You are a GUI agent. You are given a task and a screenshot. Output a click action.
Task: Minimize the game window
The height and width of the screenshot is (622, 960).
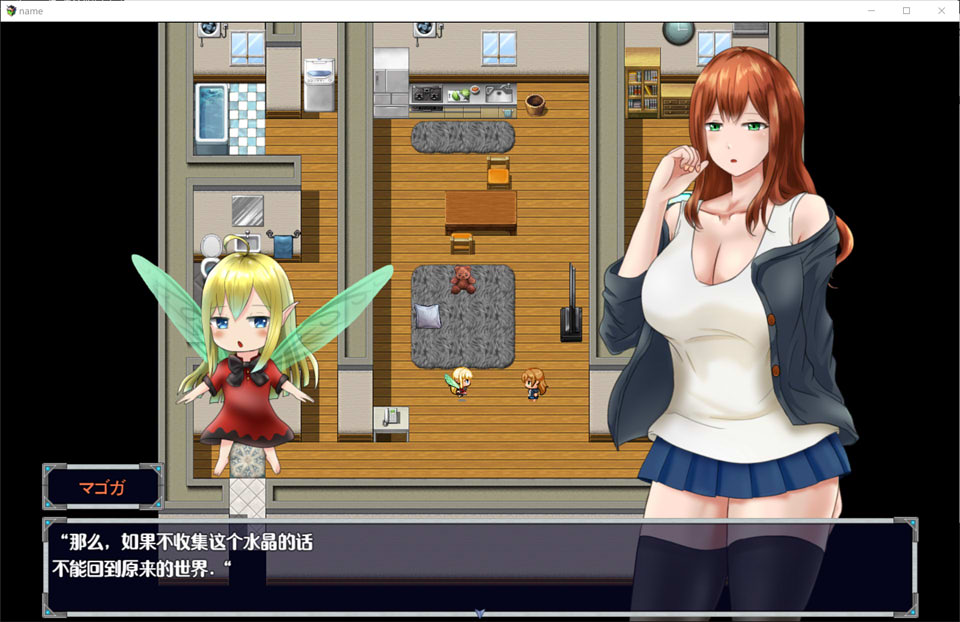873,10
